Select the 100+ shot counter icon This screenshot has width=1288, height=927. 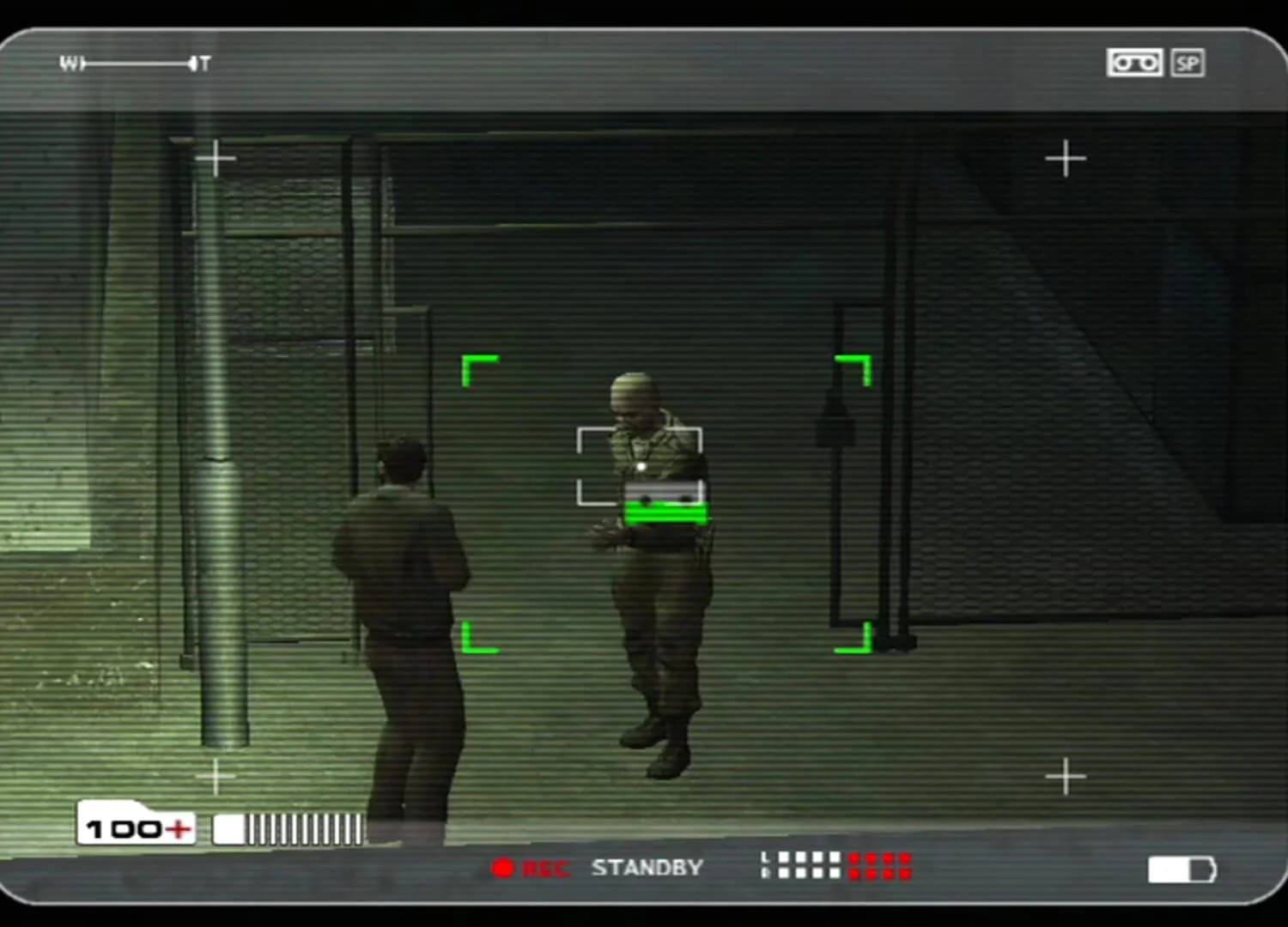pos(134,825)
